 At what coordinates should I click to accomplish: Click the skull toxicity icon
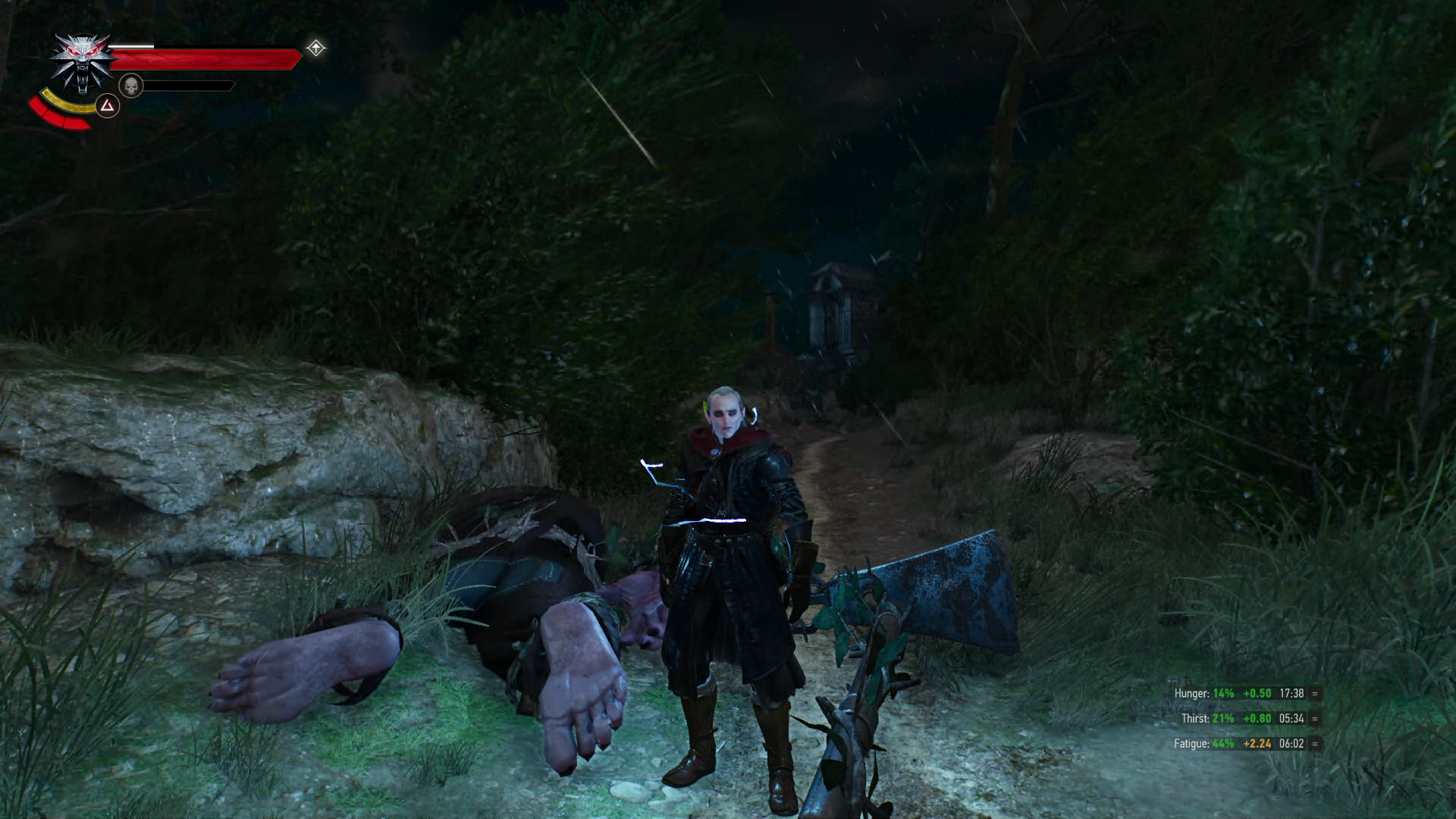pyautogui.click(x=131, y=86)
